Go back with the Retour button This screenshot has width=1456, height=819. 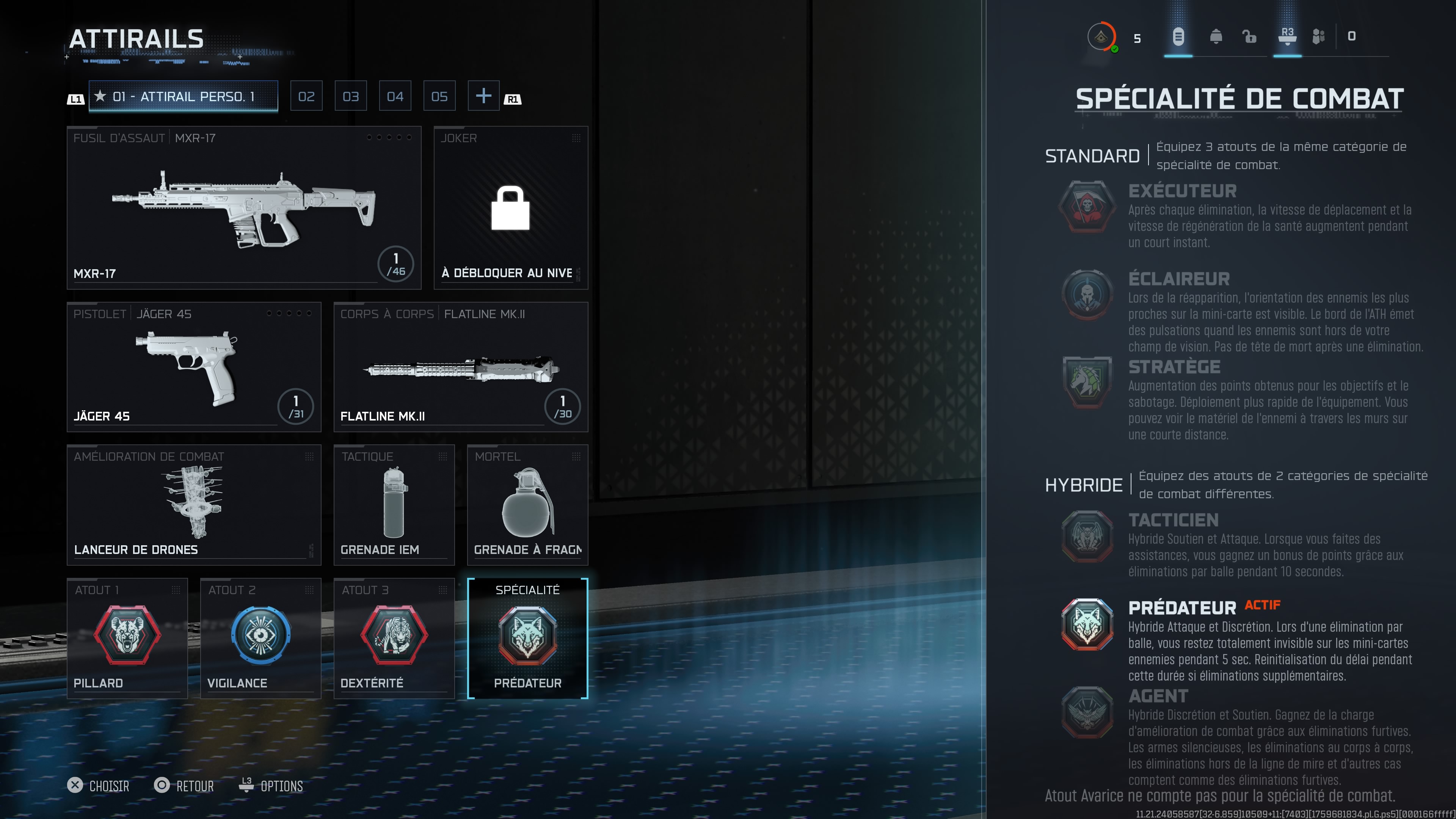184,786
